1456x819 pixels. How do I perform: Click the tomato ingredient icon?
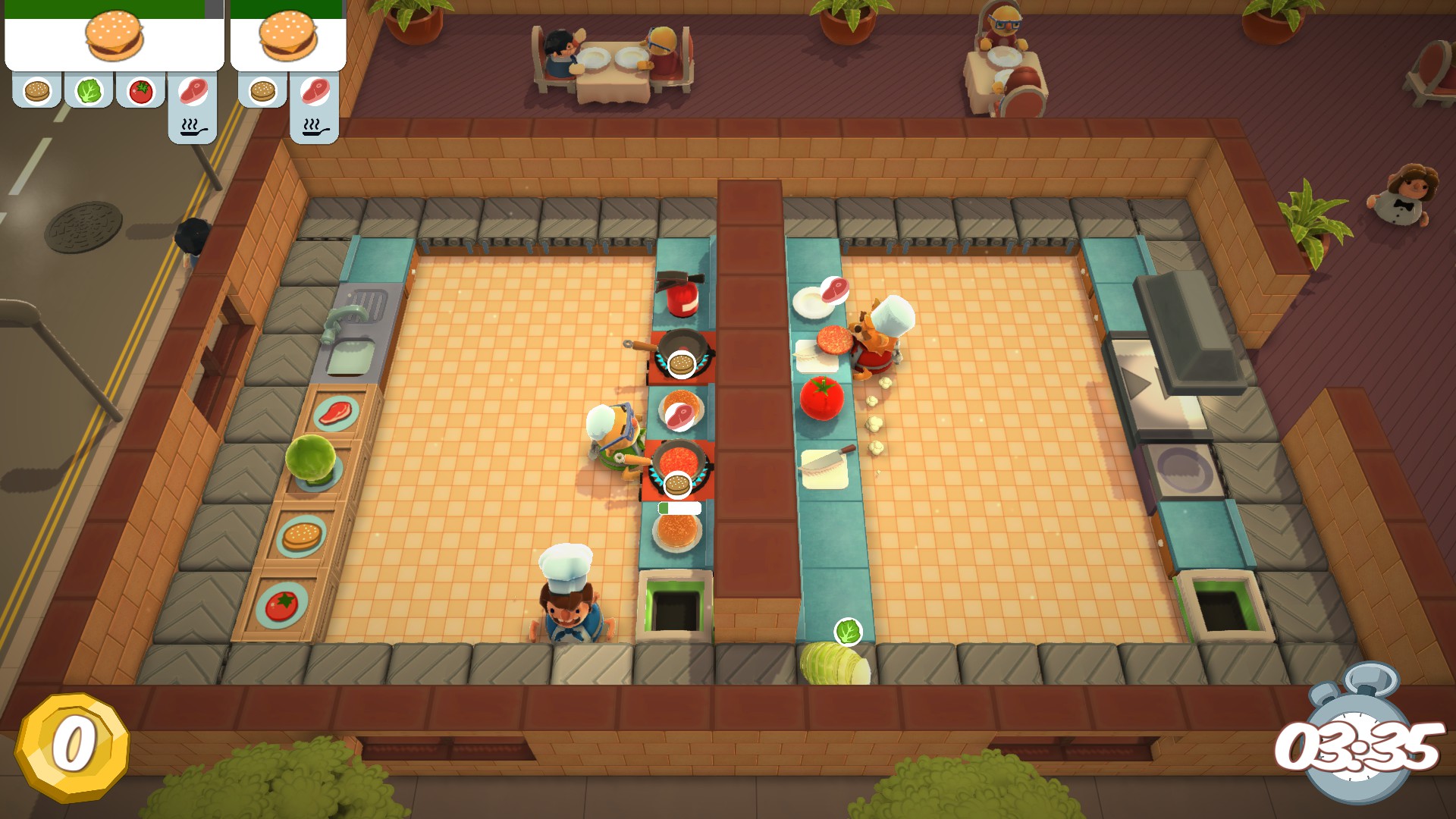(140, 92)
